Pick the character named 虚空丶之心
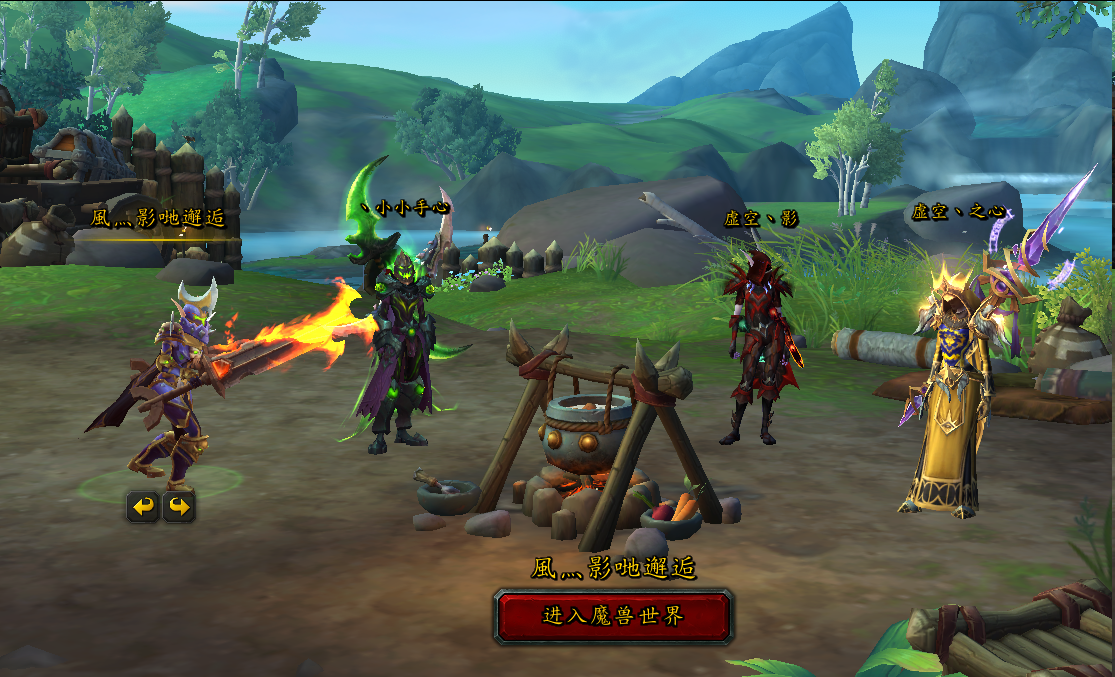Screen dimensions: 1115x677 click(x=945, y=400)
